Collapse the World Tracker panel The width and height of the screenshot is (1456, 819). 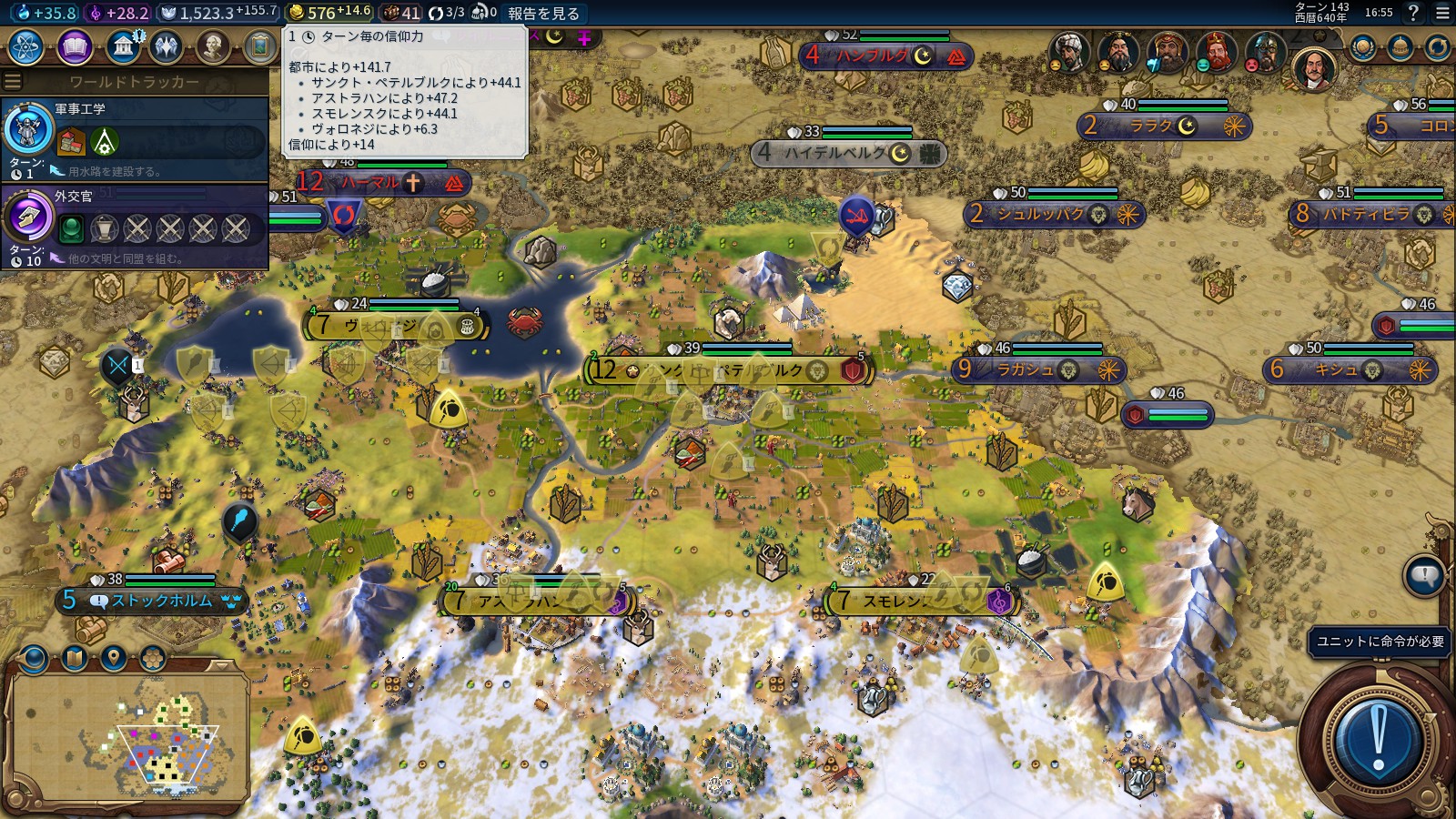12,80
